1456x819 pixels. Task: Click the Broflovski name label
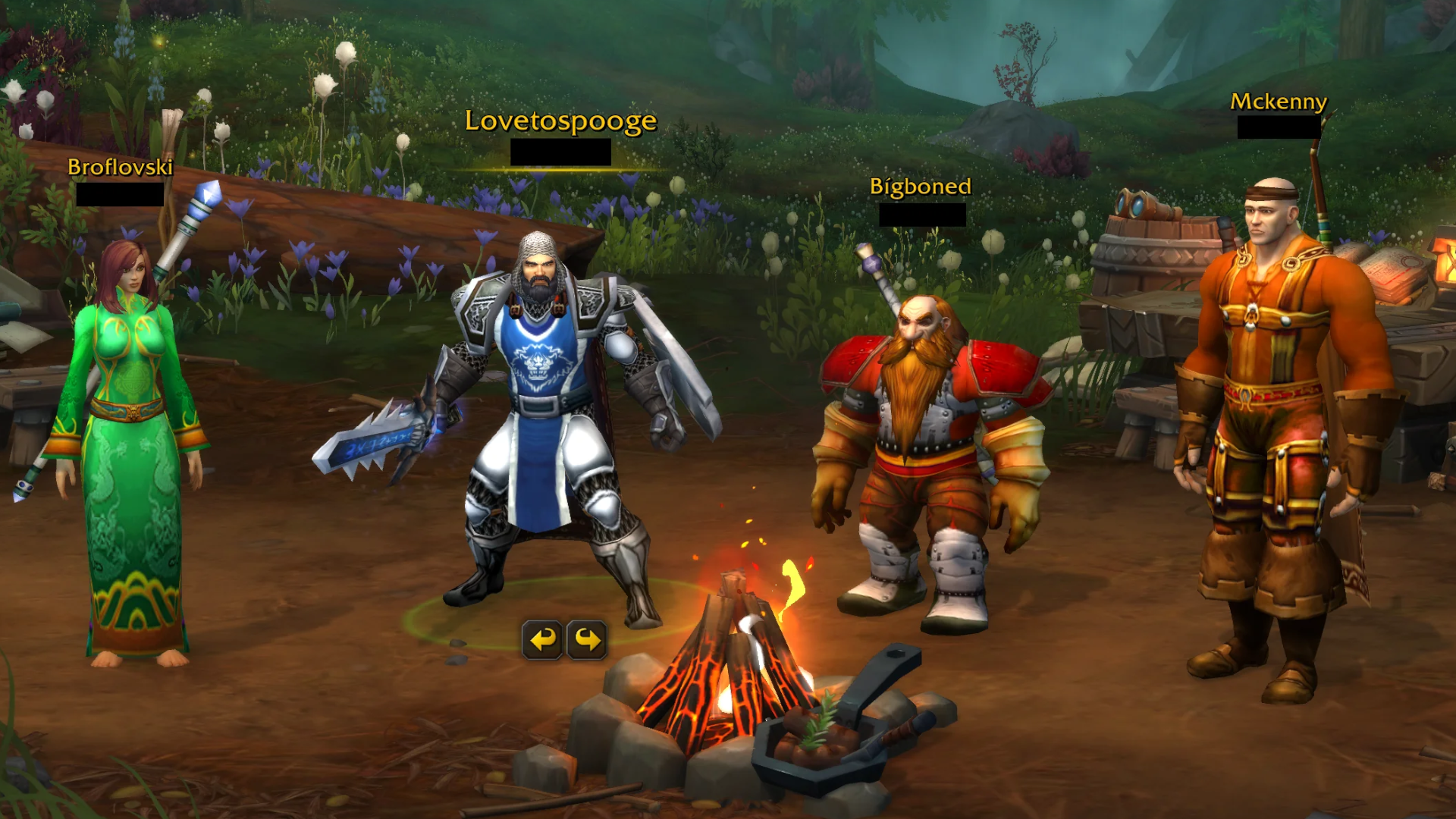click(120, 168)
